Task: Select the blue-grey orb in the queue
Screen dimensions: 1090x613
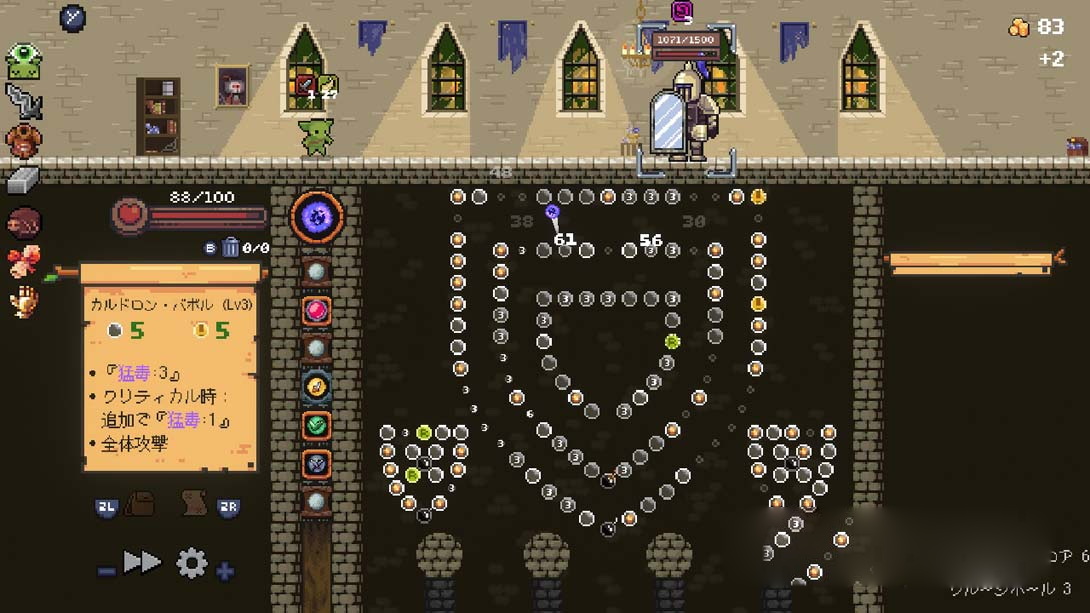Action: (x=316, y=463)
